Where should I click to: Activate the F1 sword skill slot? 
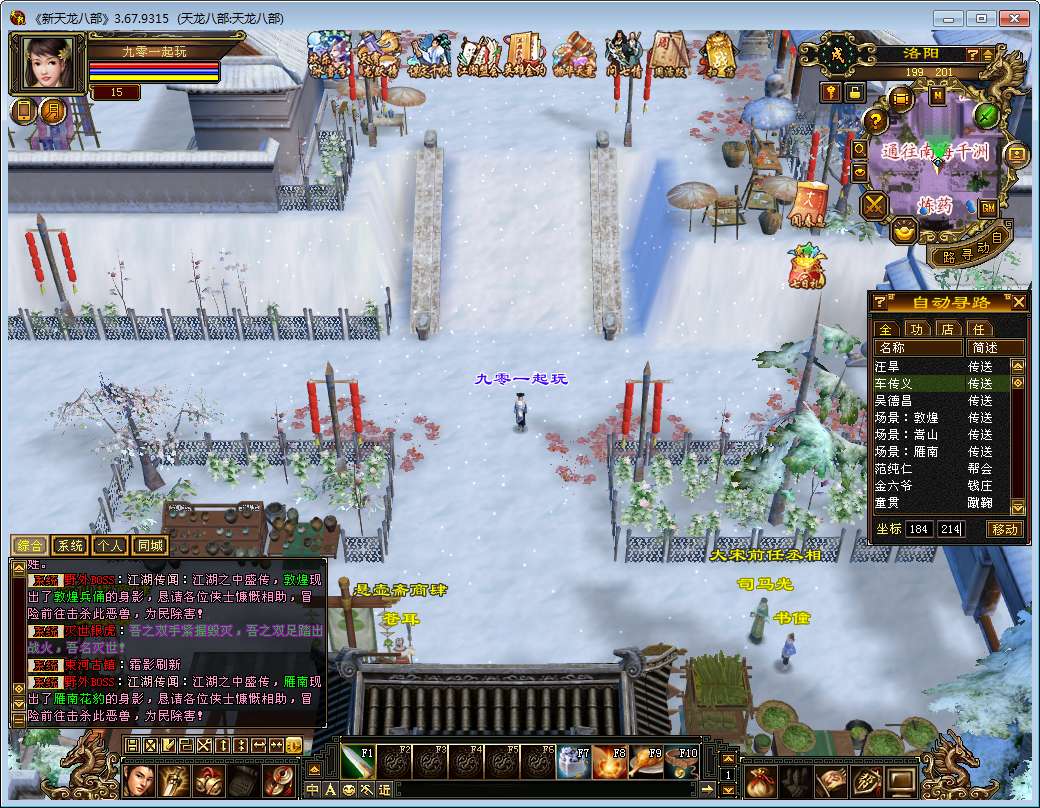(357, 762)
